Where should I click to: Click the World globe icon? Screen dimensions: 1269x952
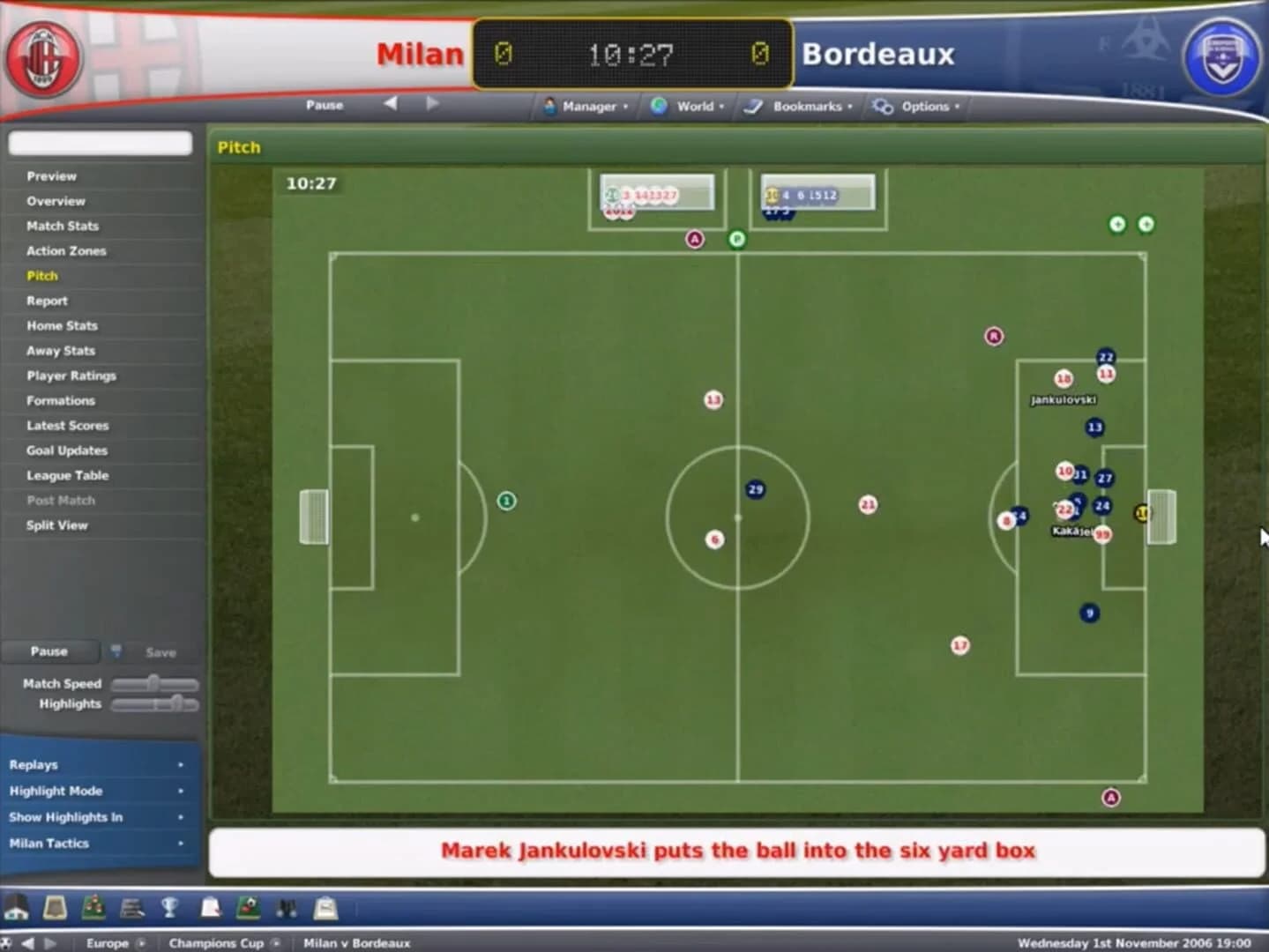click(660, 106)
